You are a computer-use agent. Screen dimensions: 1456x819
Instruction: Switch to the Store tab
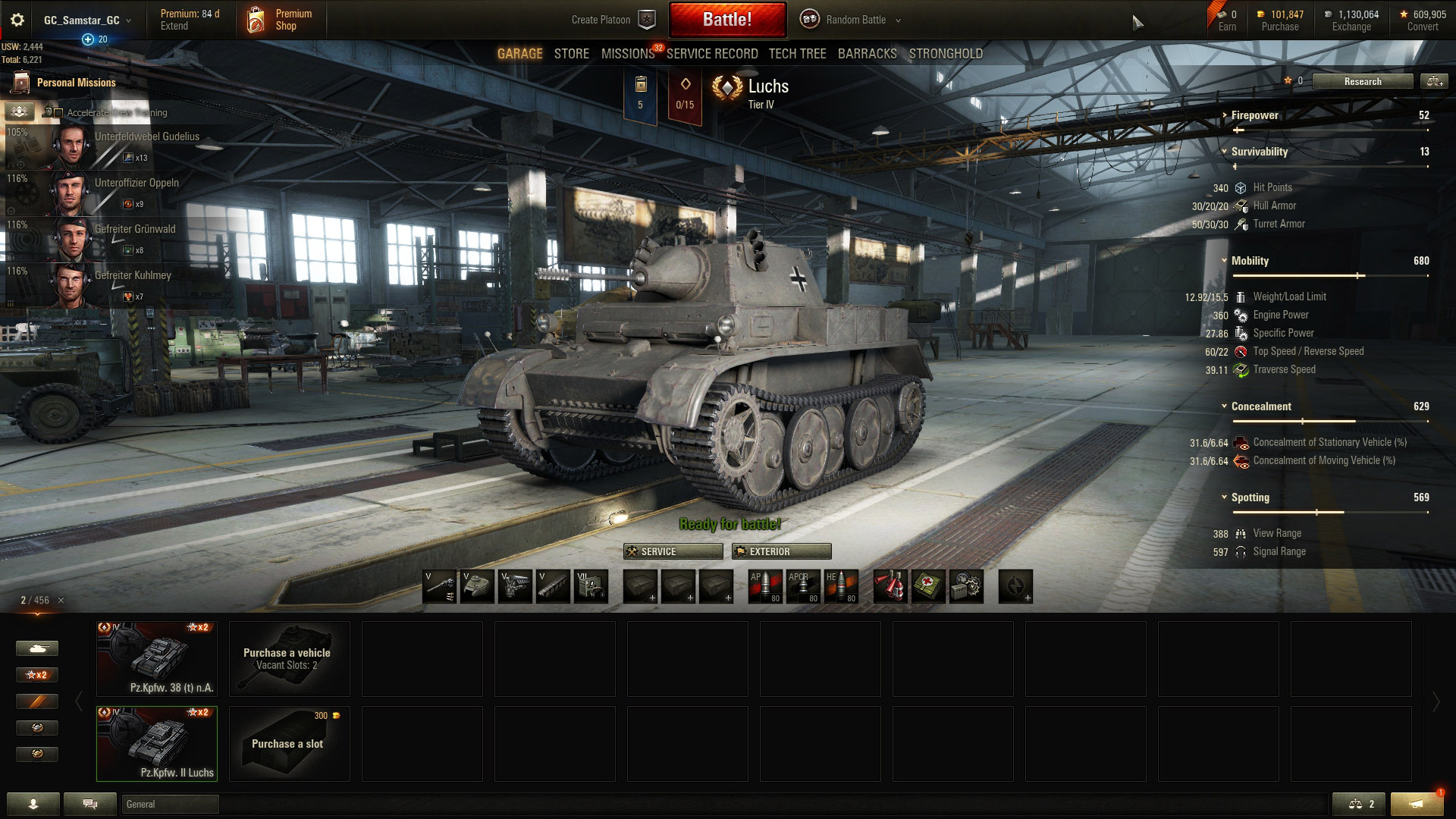(571, 54)
